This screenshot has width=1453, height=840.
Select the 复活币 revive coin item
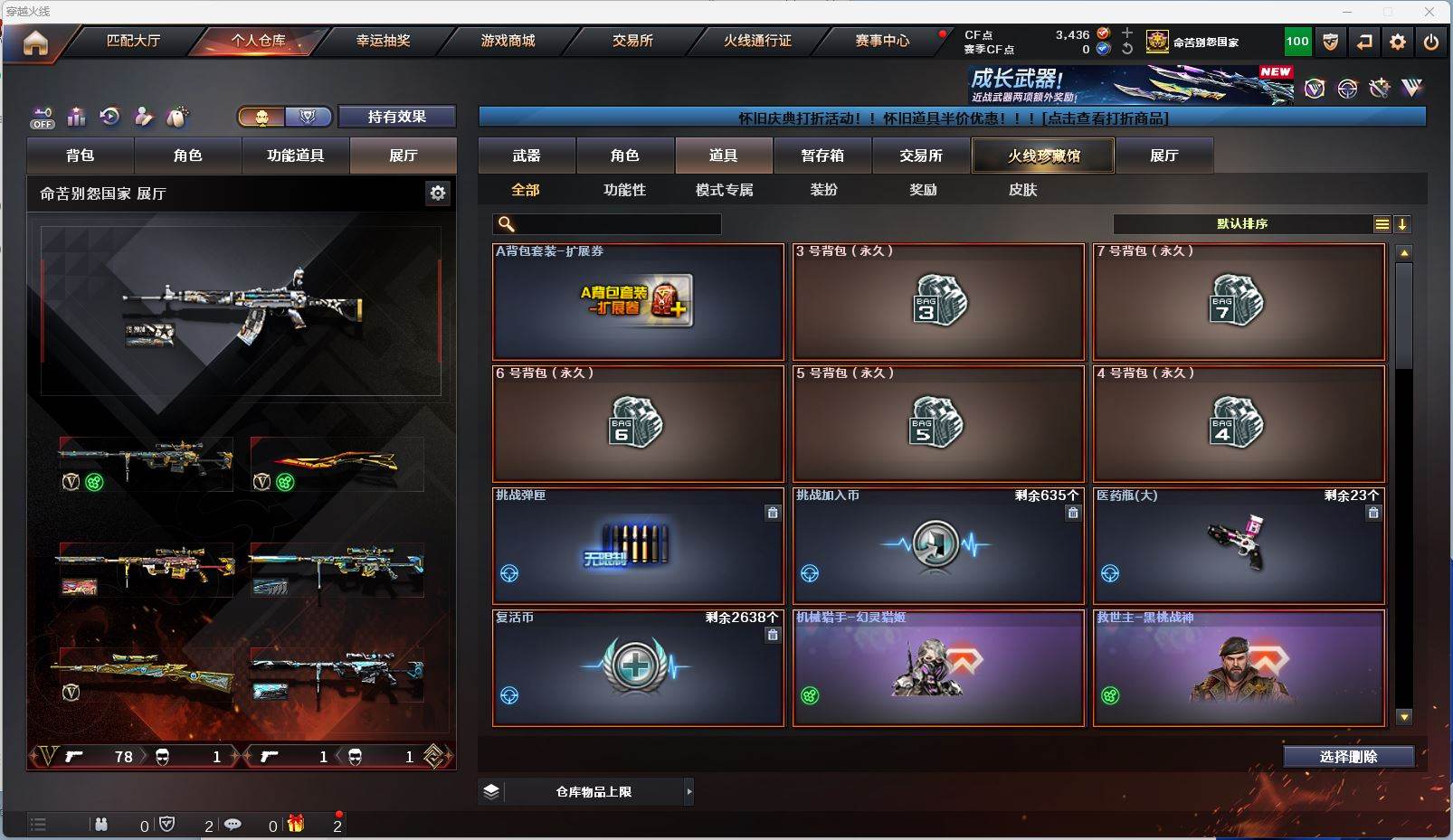coord(638,668)
